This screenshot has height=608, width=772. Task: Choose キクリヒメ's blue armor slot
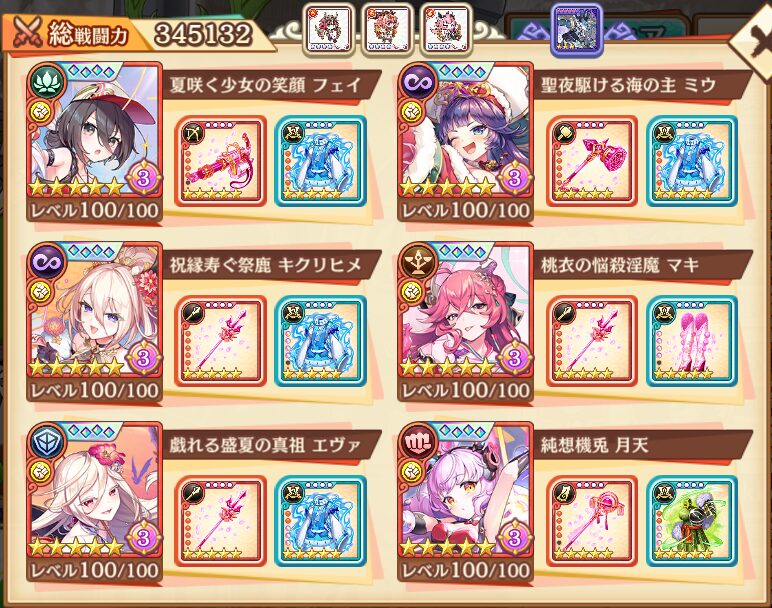click(x=320, y=340)
